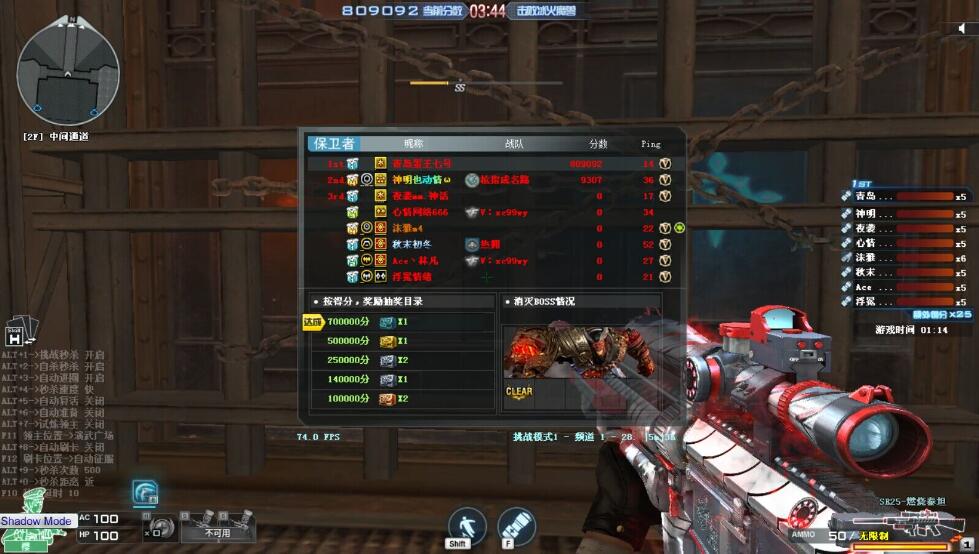This screenshot has height=554, width=979.
Task: Click the 100000分 reward tier row
Action: [x=400, y=398]
